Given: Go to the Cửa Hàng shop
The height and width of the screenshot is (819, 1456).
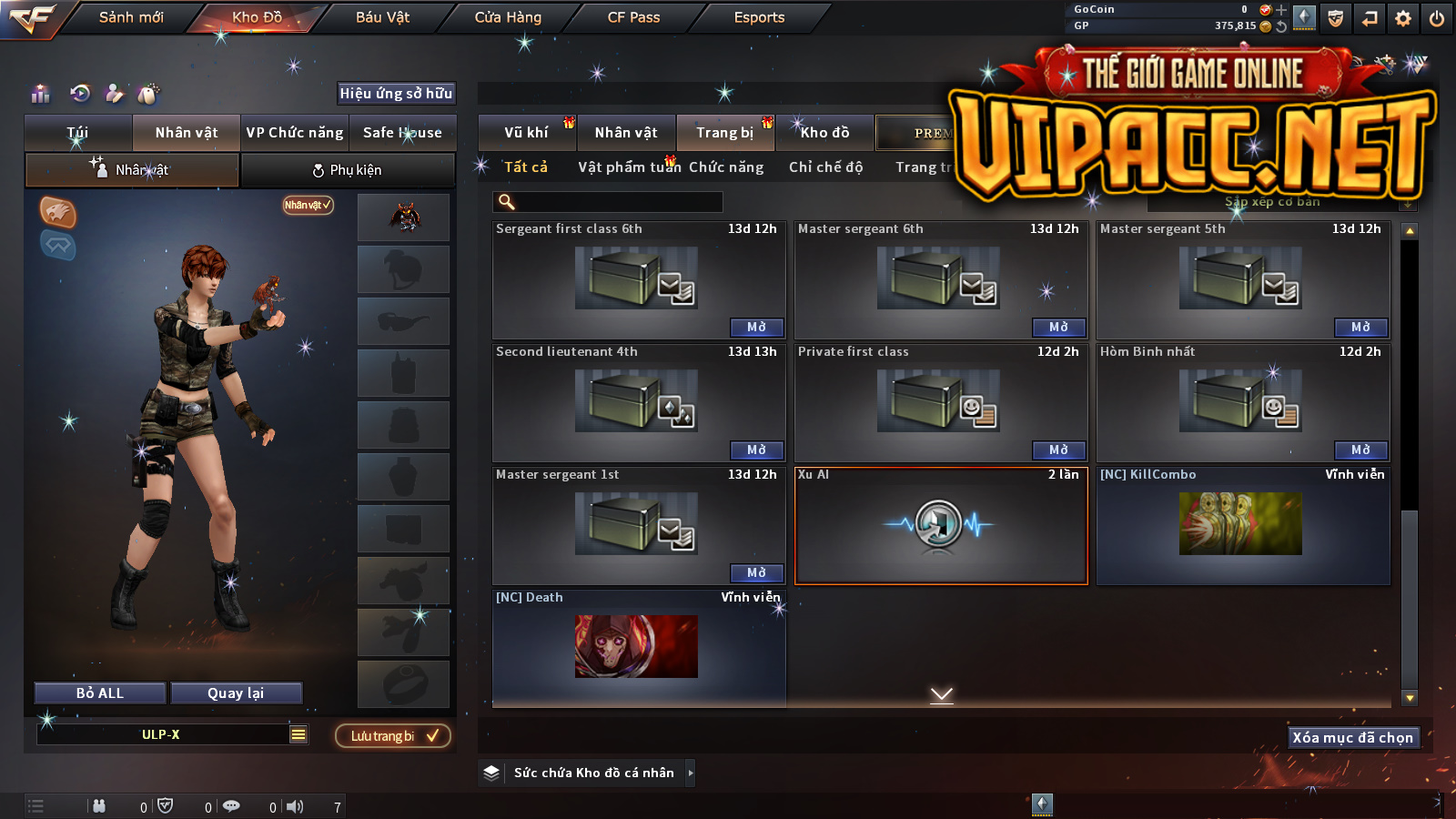Looking at the screenshot, I should click(508, 17).
